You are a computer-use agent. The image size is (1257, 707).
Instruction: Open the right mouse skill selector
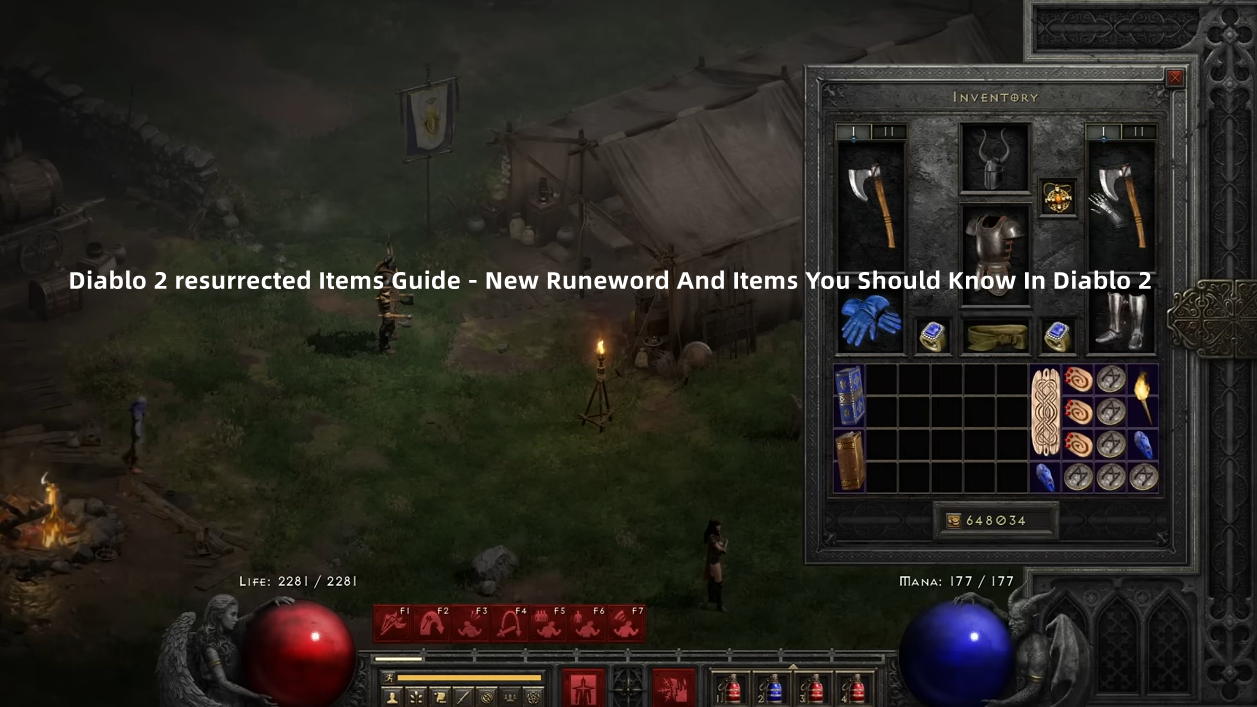click(x=673, y=687)
